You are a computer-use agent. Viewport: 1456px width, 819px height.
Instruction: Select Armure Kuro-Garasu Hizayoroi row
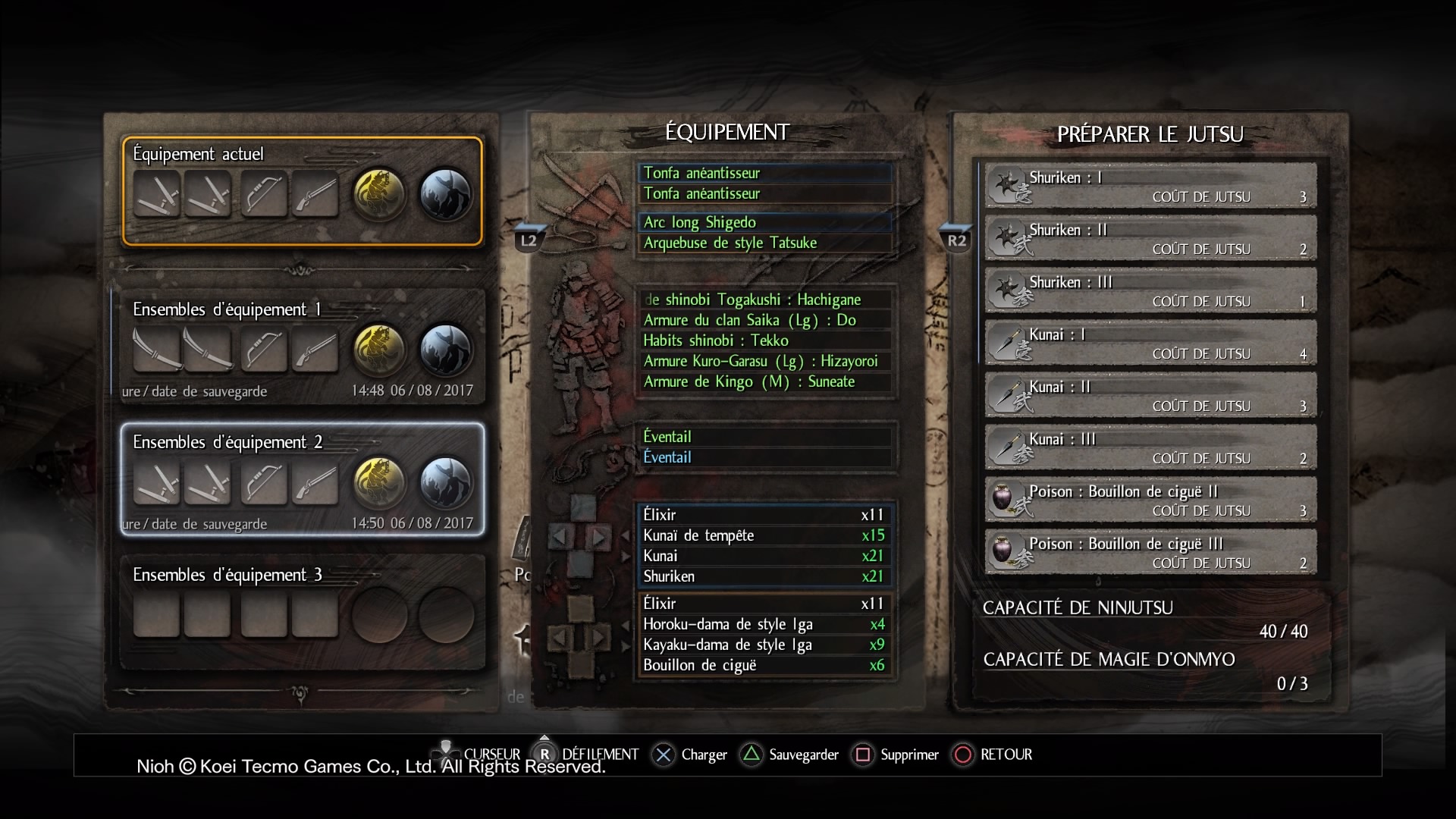[764, 361]
